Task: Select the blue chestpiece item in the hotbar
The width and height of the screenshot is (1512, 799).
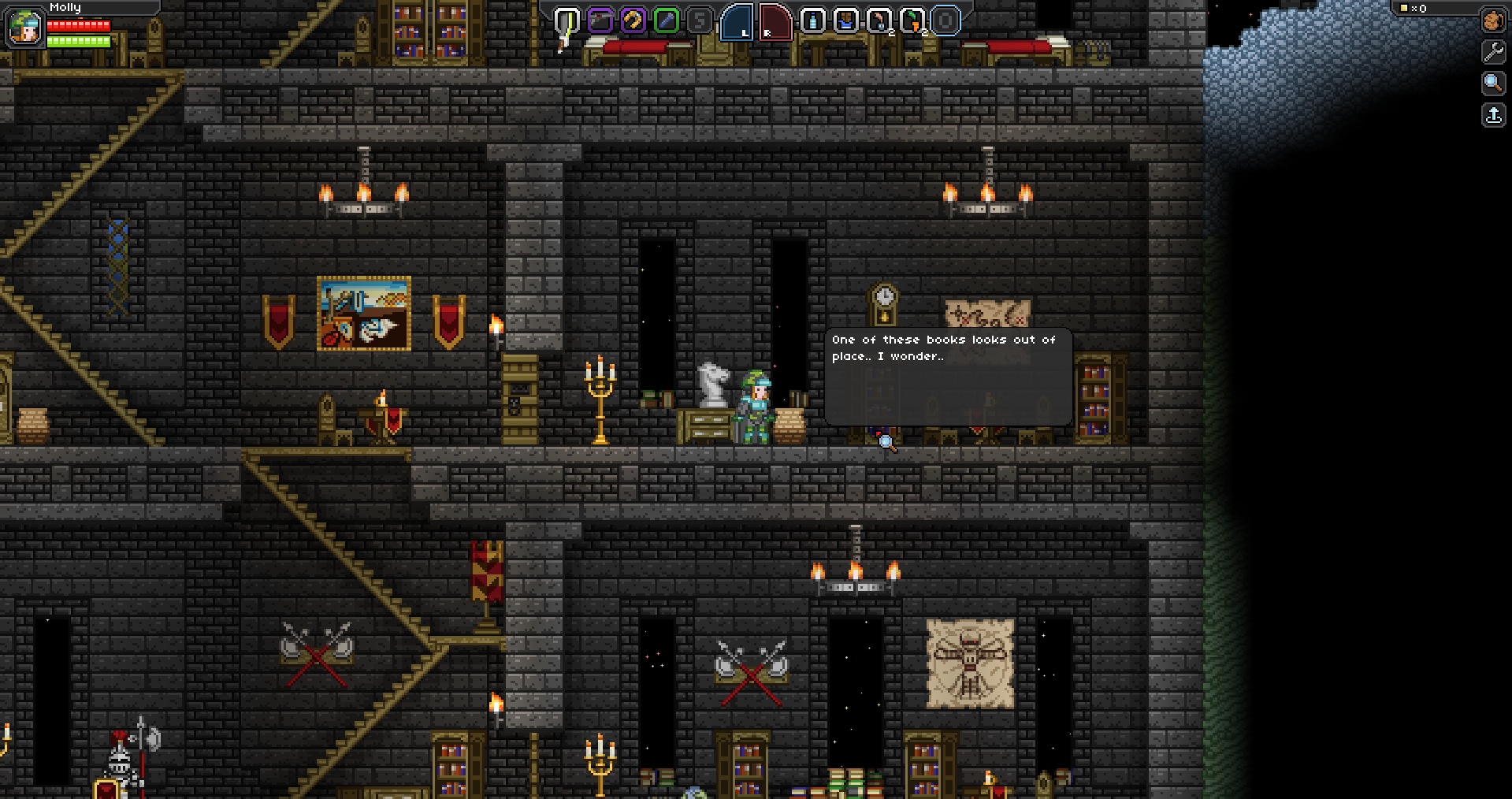Action: (x=845, y=22)
